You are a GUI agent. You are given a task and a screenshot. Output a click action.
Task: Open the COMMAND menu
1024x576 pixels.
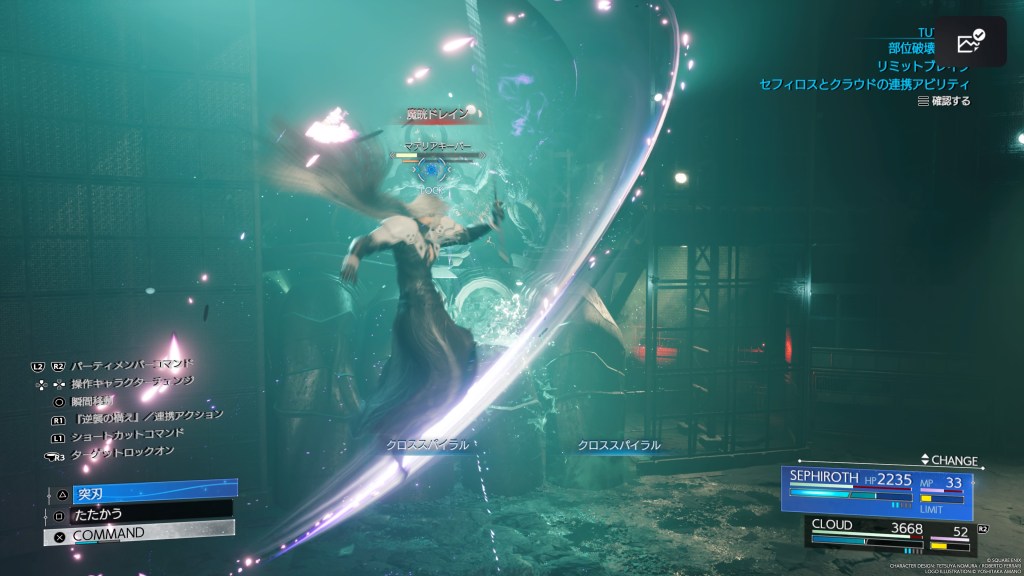(140, 534)
